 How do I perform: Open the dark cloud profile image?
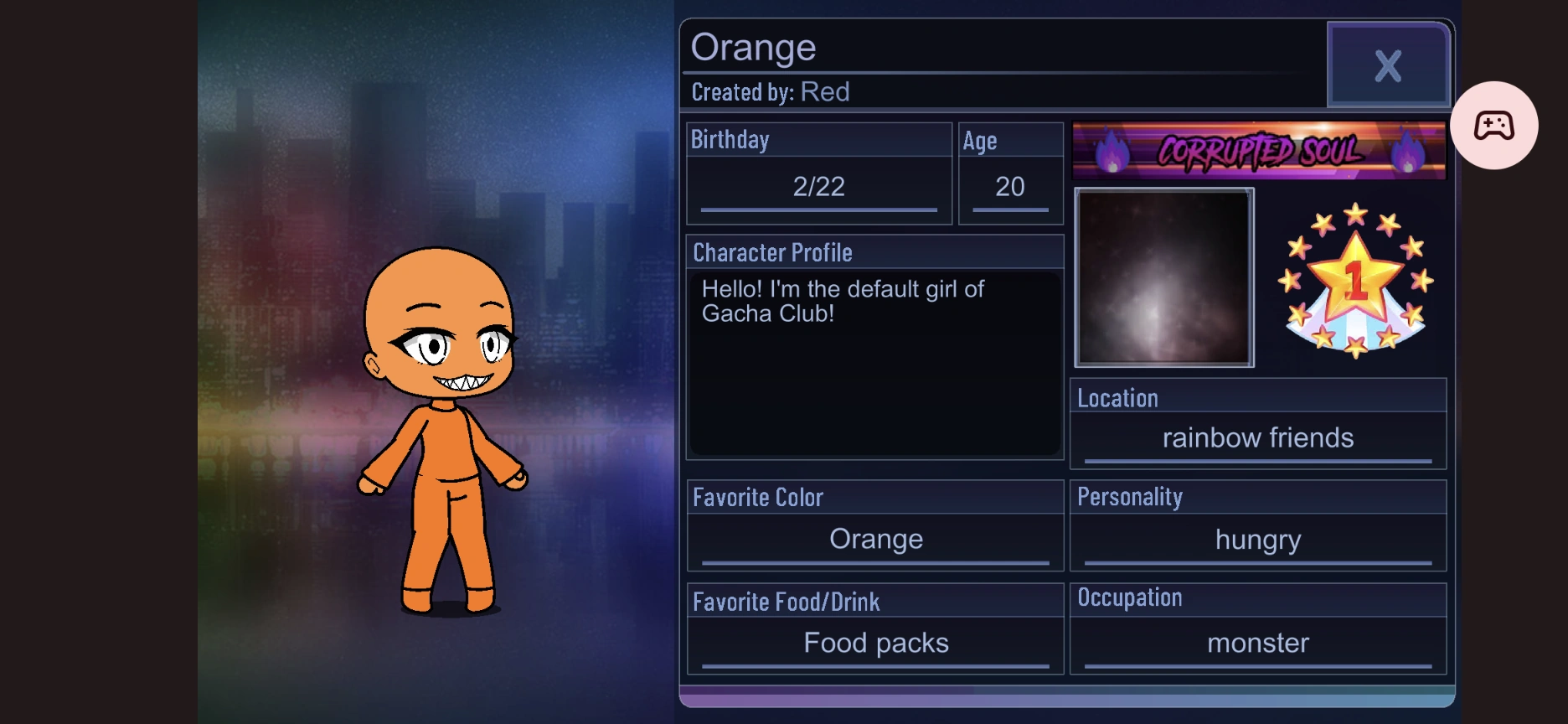click(1164, 277)
